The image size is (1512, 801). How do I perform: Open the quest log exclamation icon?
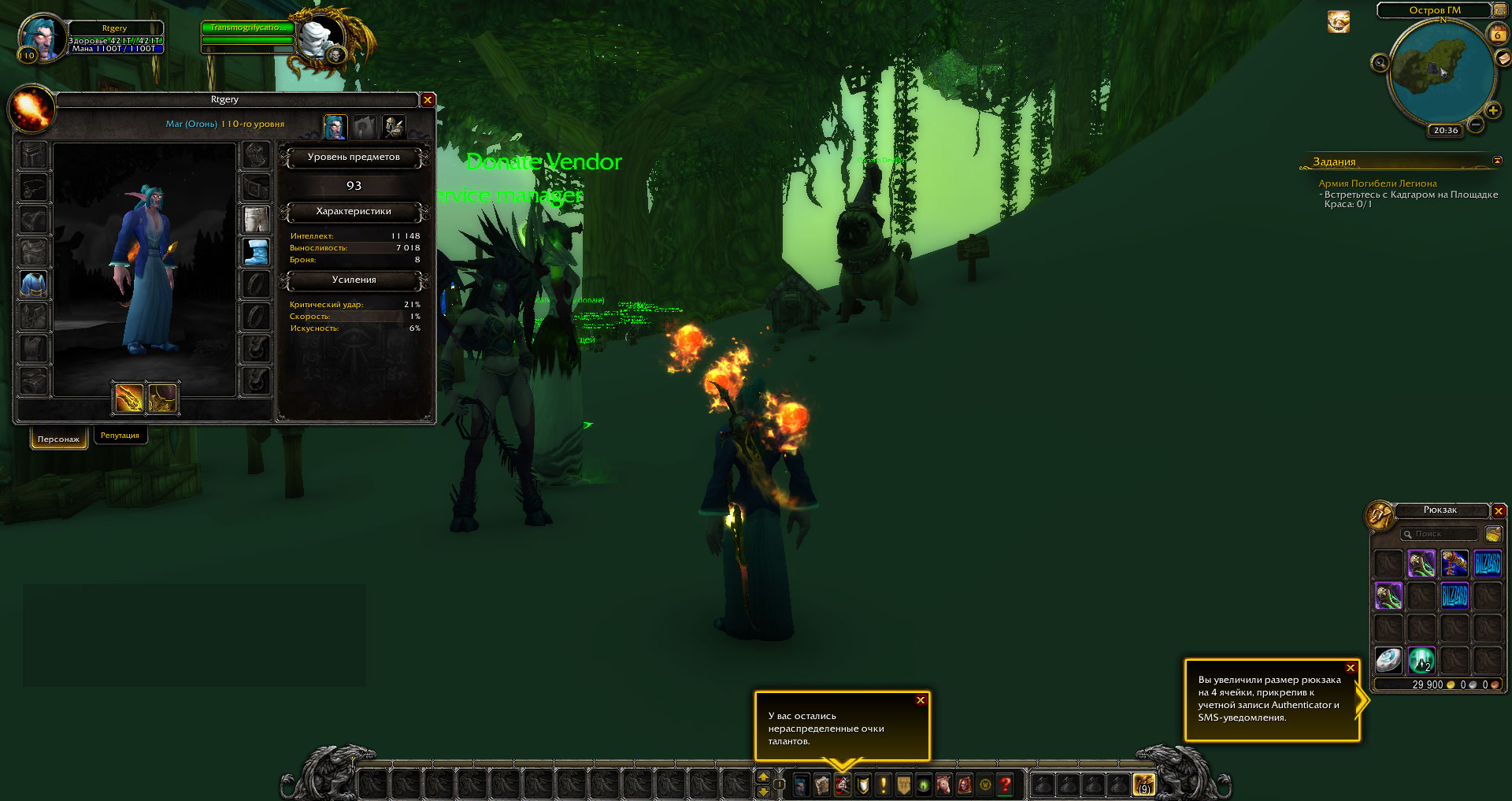(x=884, y=784)
